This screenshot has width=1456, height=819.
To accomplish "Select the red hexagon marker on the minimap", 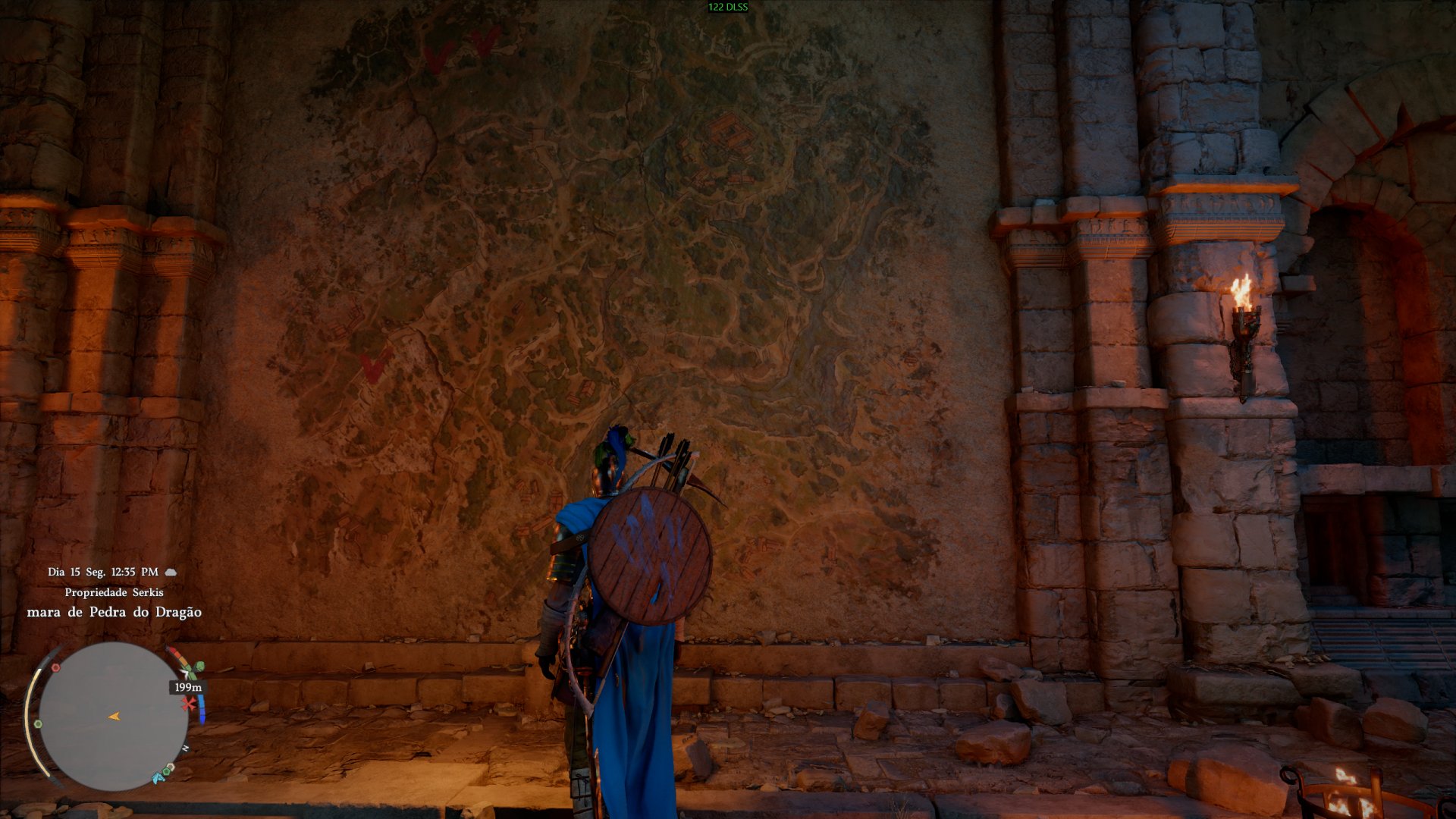I will (55, 668).
